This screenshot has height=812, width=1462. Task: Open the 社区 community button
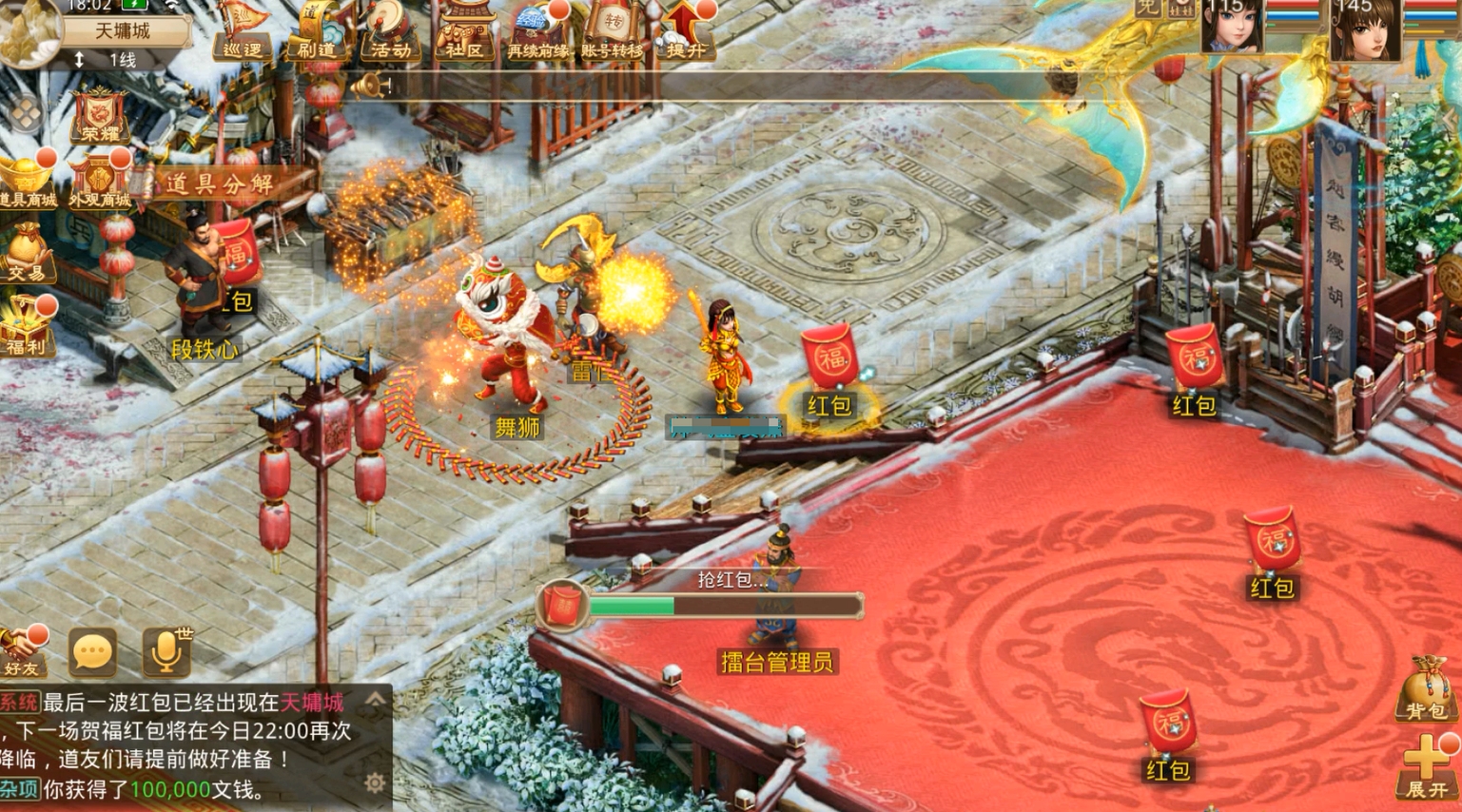(x=464, y=32)
